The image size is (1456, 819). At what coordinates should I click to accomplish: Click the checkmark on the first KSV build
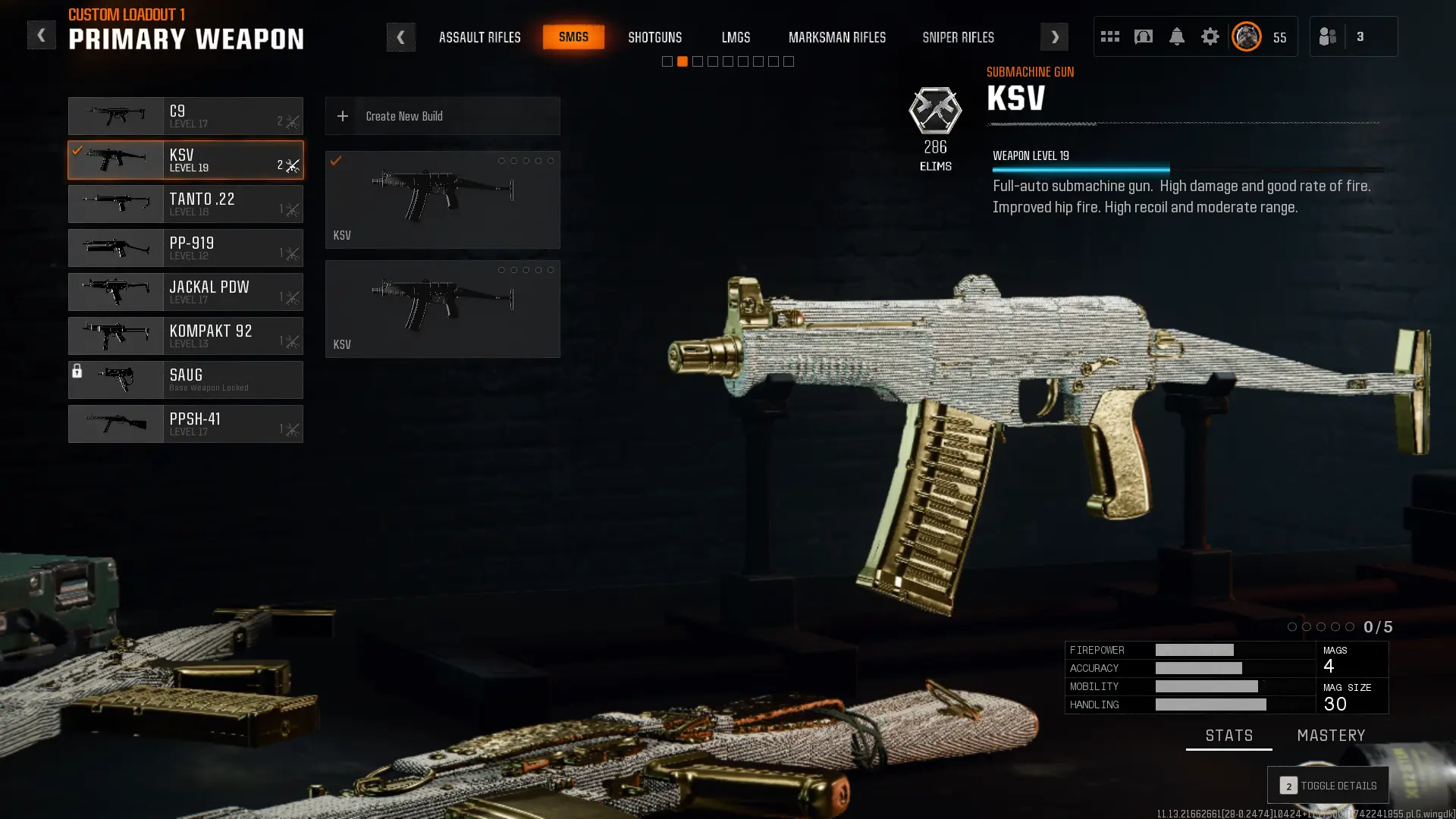tap(337, 161)
